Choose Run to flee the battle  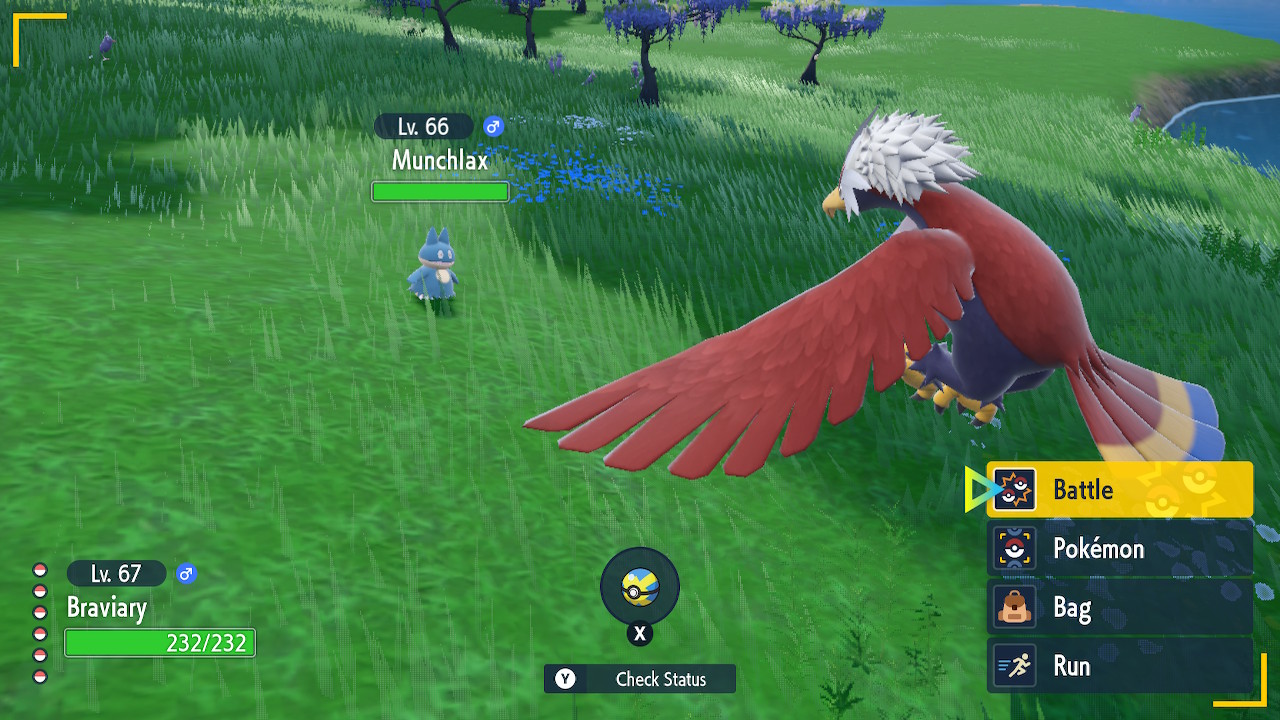1119,666
